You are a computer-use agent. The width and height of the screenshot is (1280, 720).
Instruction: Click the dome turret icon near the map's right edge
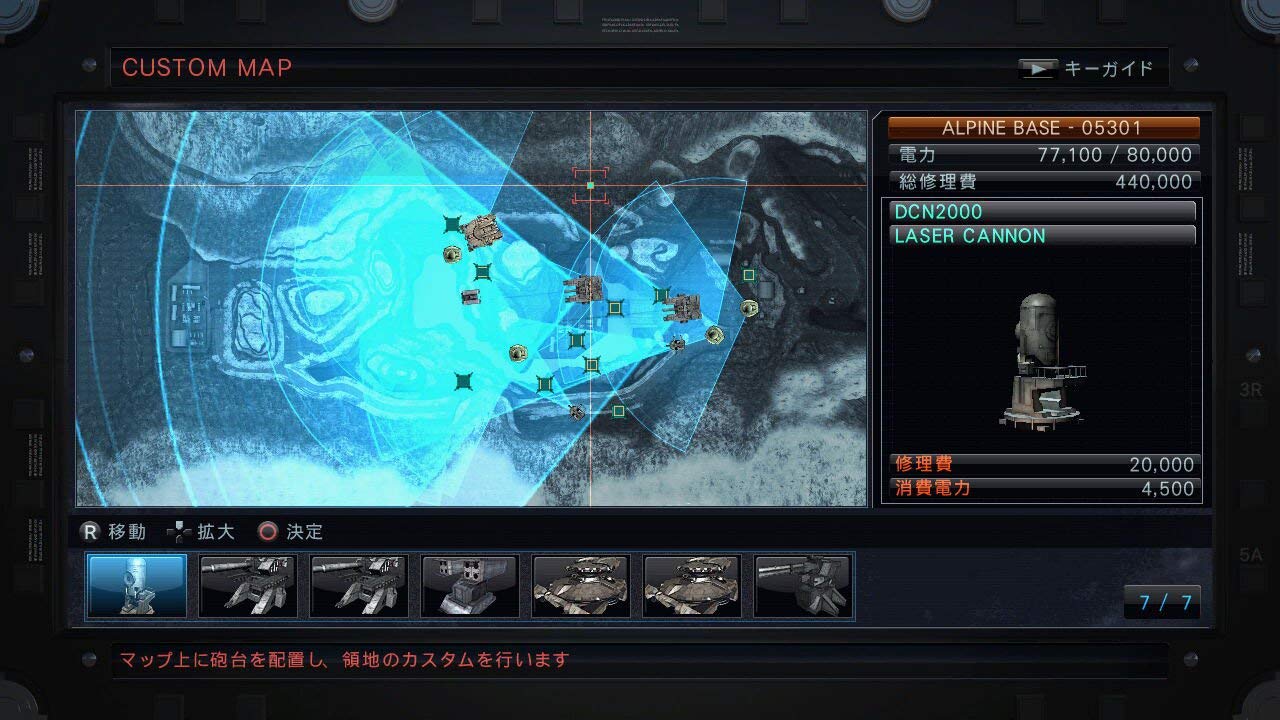[749, 309]
